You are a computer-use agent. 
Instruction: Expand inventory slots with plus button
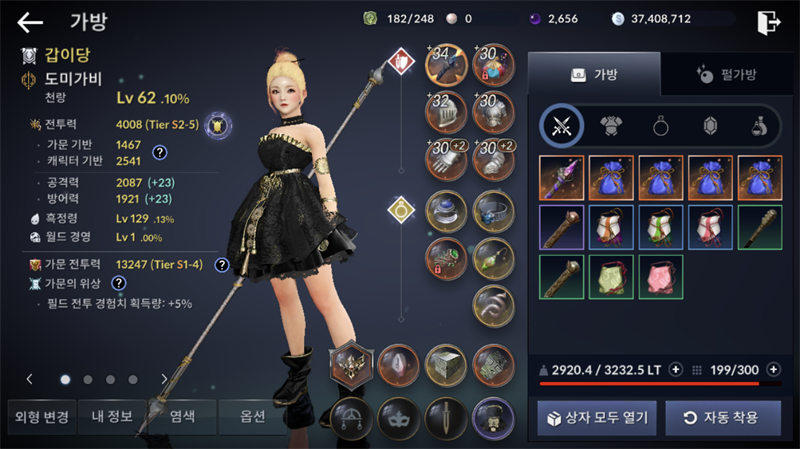point(773,369)
